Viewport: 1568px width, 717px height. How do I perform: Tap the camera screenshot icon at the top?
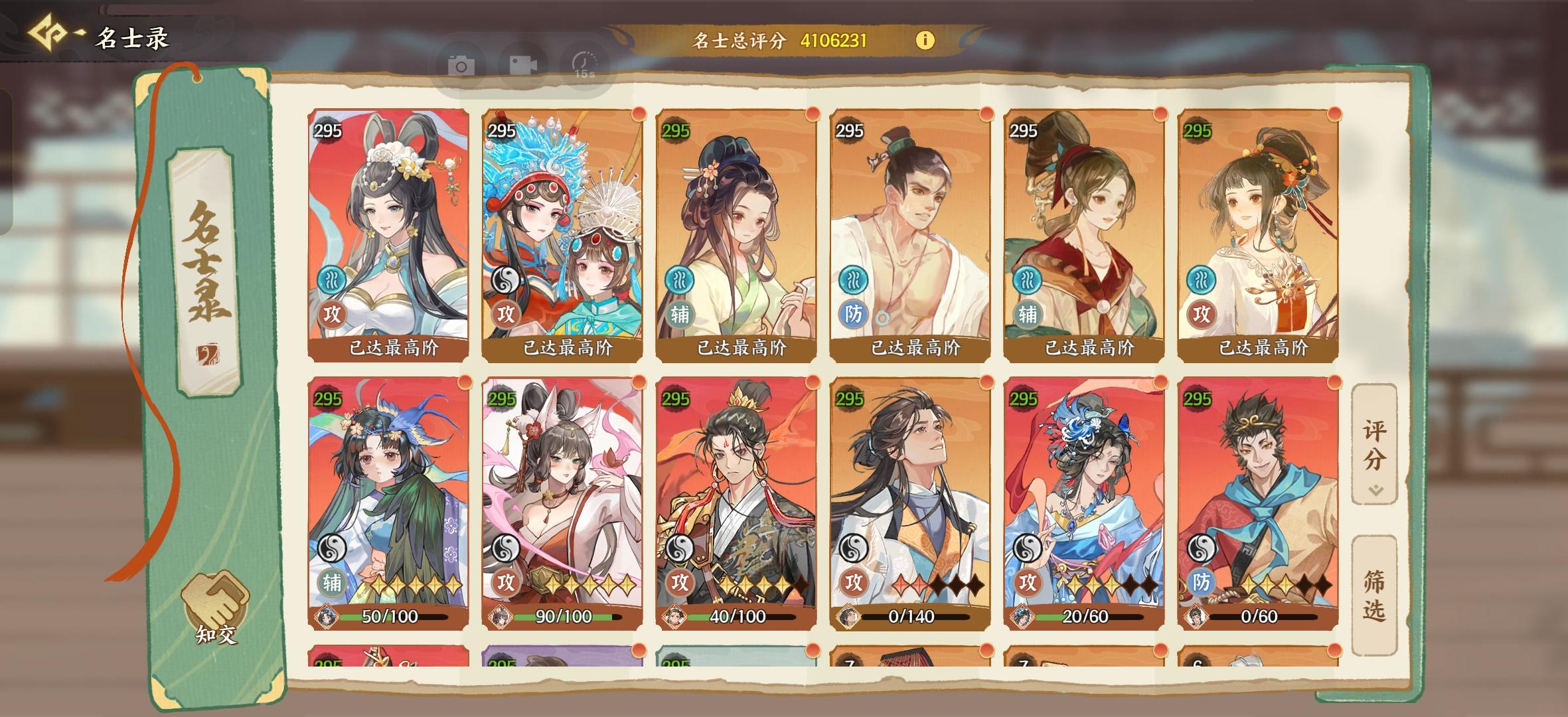click(461, 66)
